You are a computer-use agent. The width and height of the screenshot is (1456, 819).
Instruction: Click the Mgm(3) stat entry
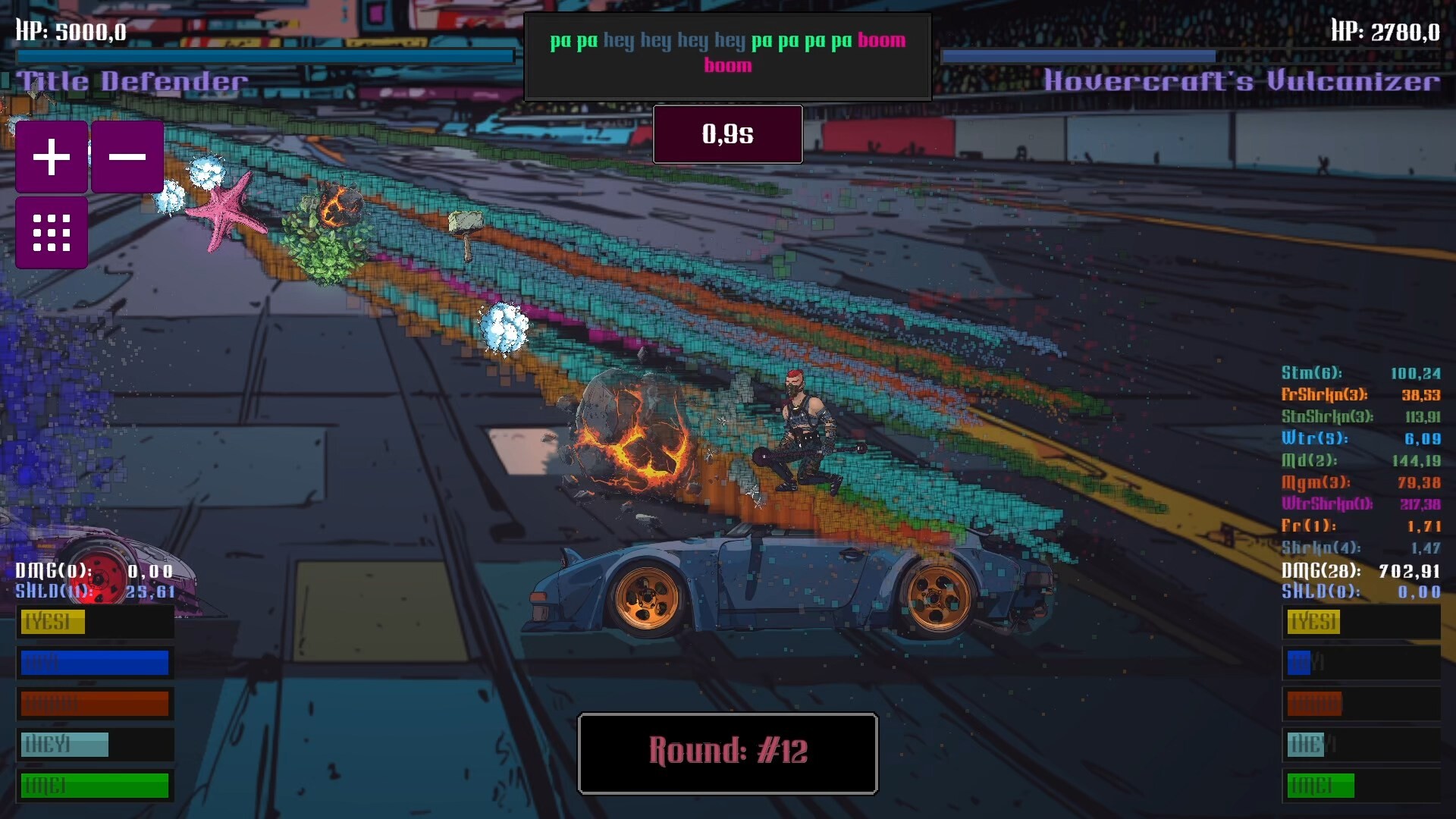1357,482
